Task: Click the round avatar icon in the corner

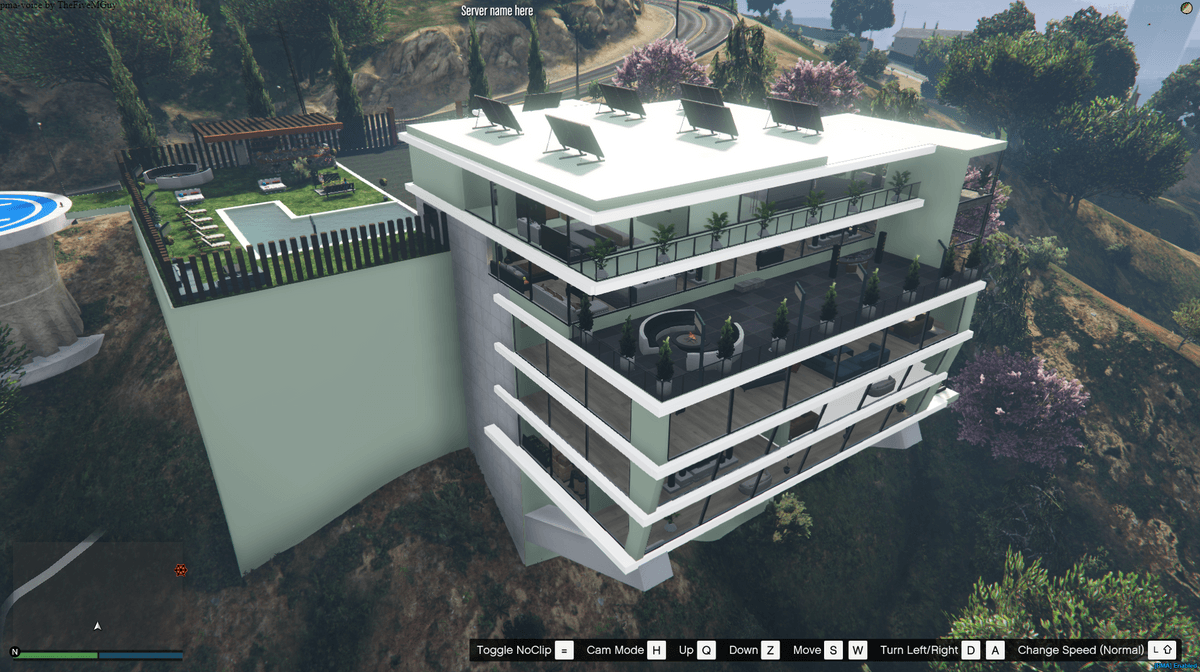Action: (1186, 10)
